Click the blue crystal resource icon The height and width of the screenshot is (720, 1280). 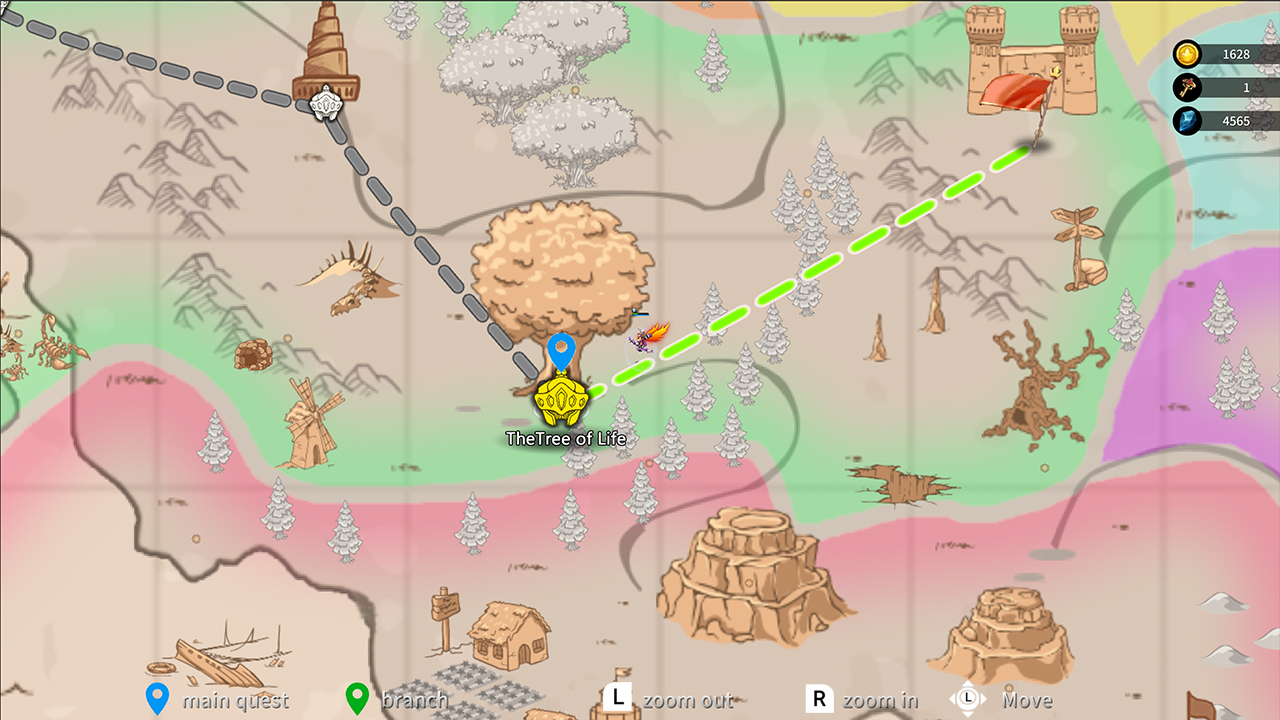point(1186,120)
